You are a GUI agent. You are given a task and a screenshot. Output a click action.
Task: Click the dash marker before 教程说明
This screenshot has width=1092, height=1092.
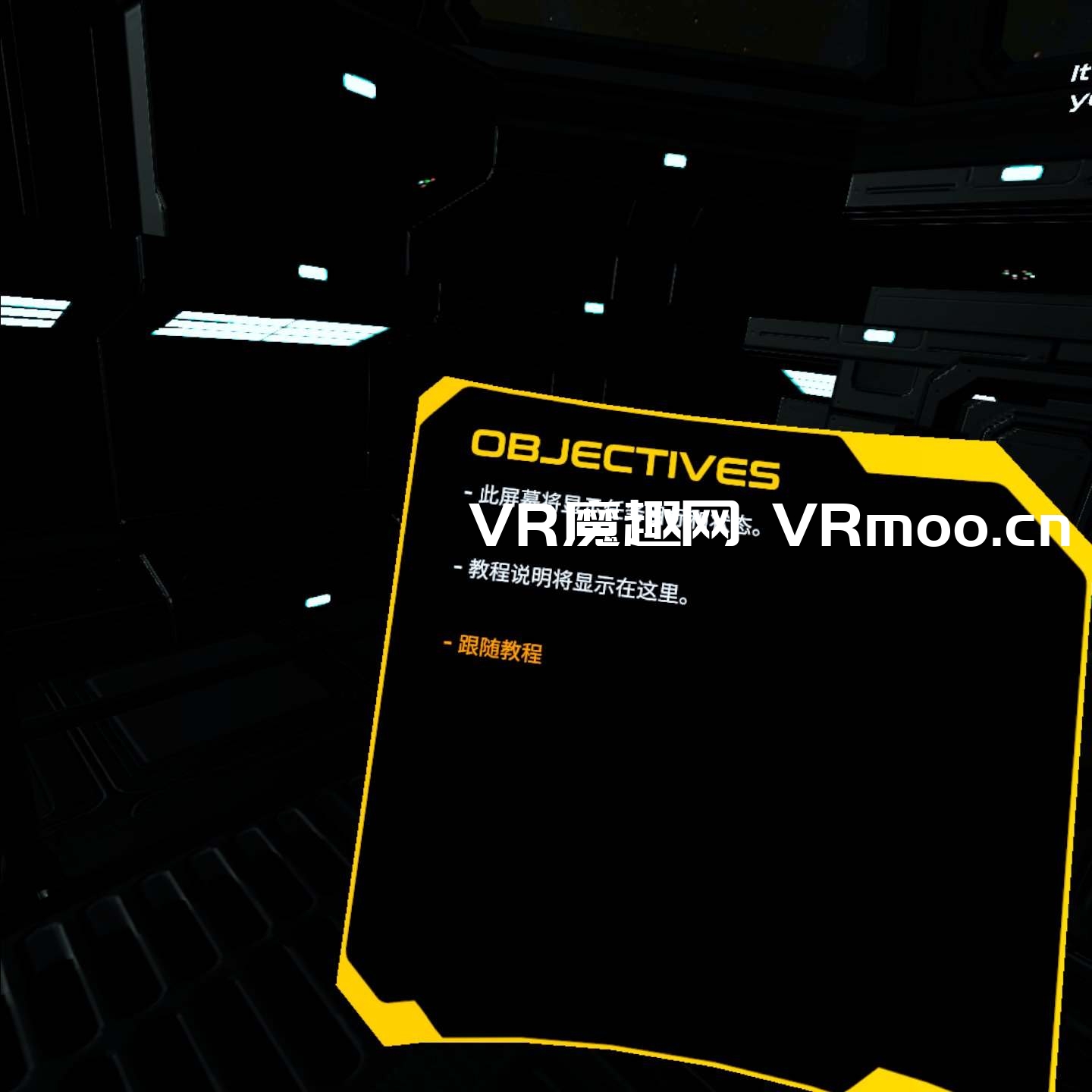point(458,567)
